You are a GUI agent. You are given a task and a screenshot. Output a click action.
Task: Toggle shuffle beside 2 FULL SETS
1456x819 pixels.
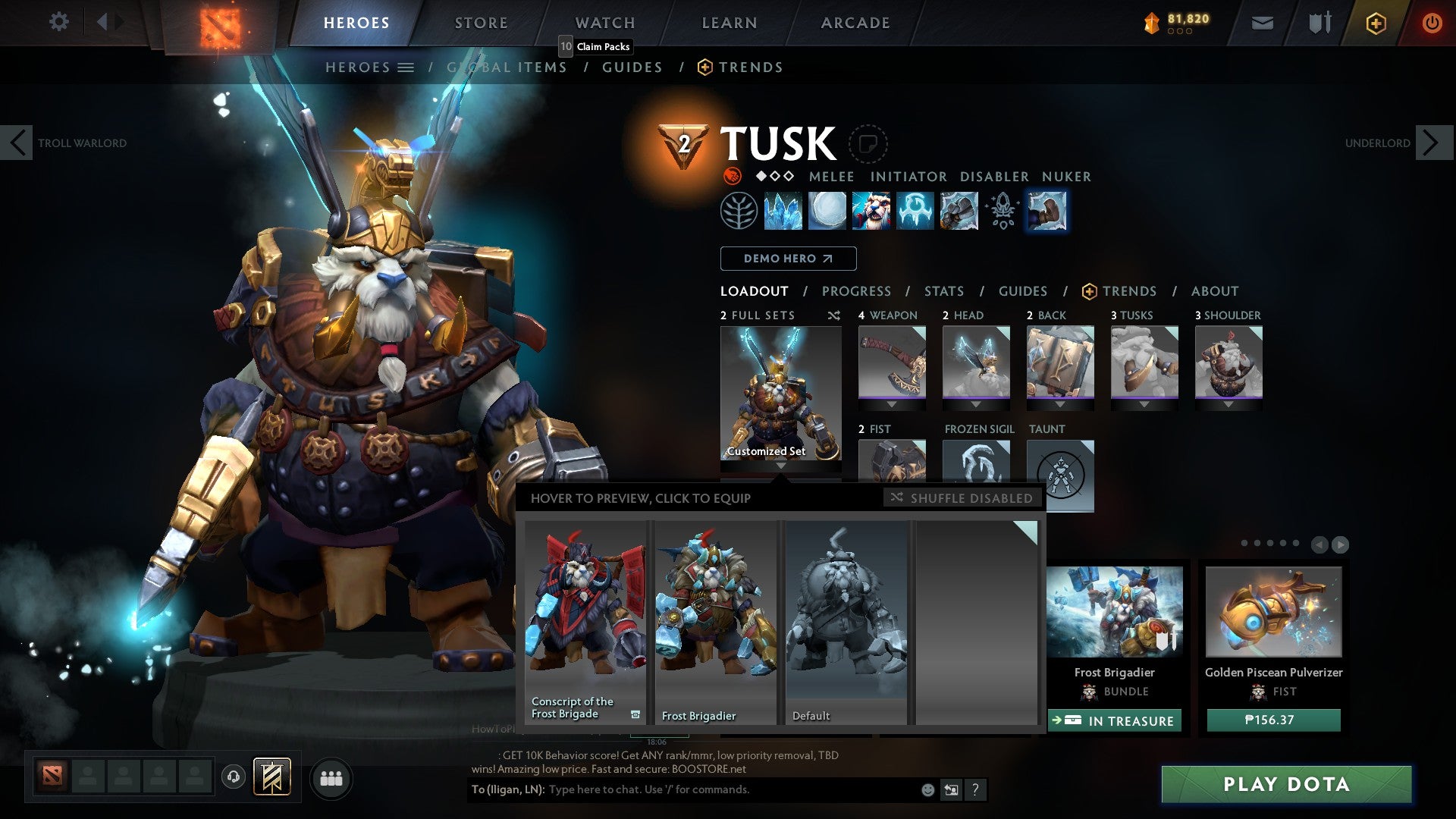833,315
